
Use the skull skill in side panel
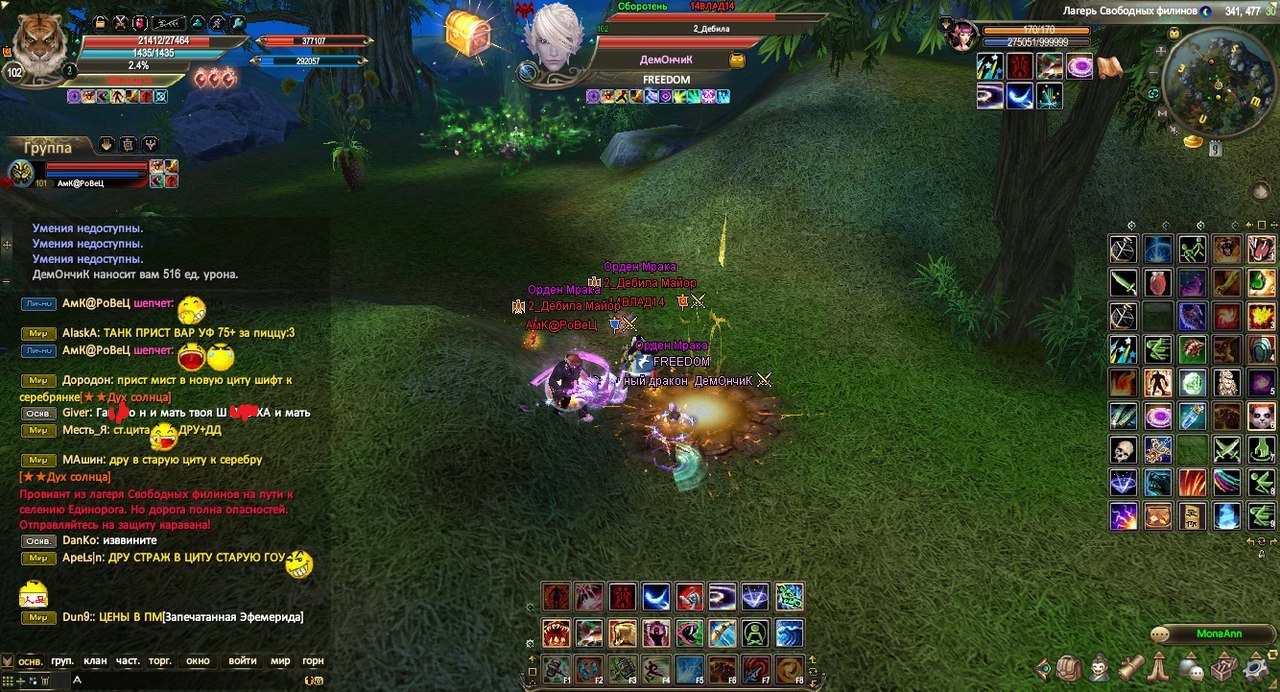[1123, 449]
